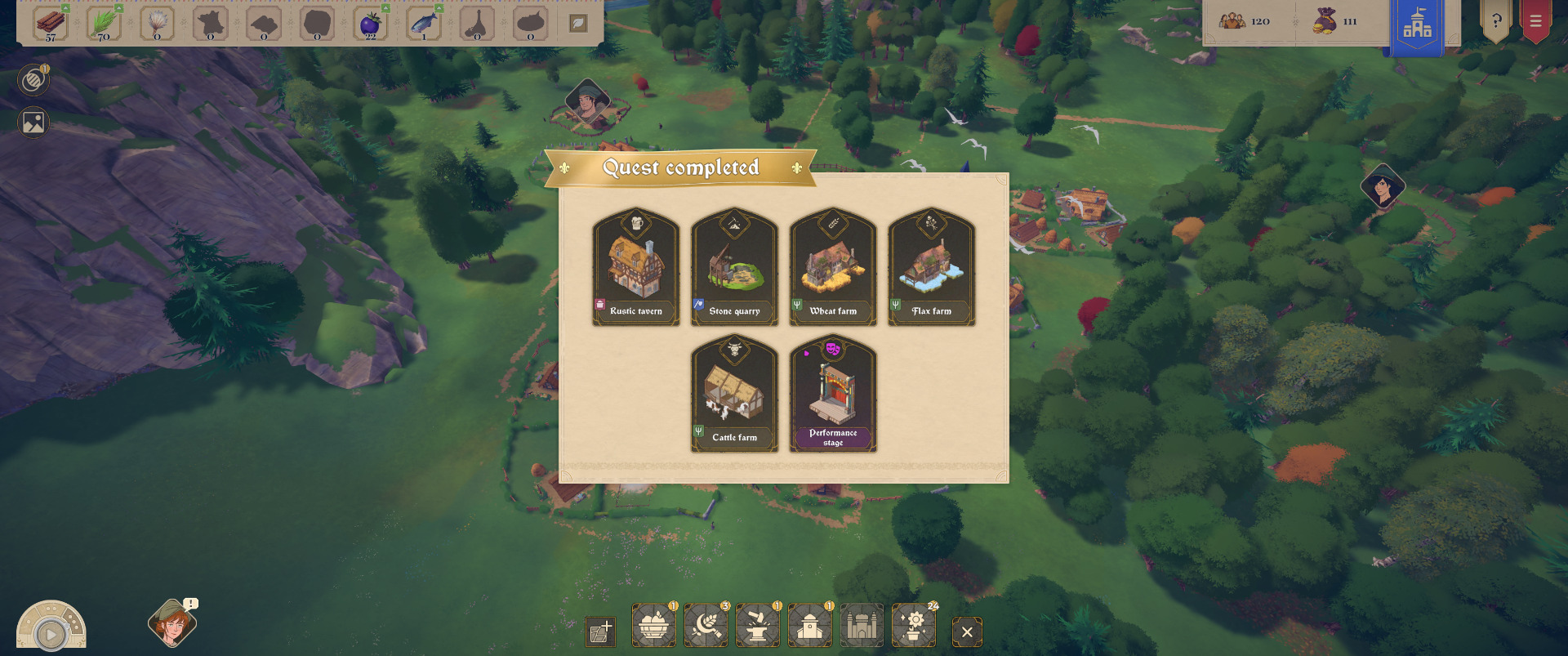Viewport: 1568px width, 656px height.
Task: Choose the Performance stage card
Action: click(x=833, y=393)
